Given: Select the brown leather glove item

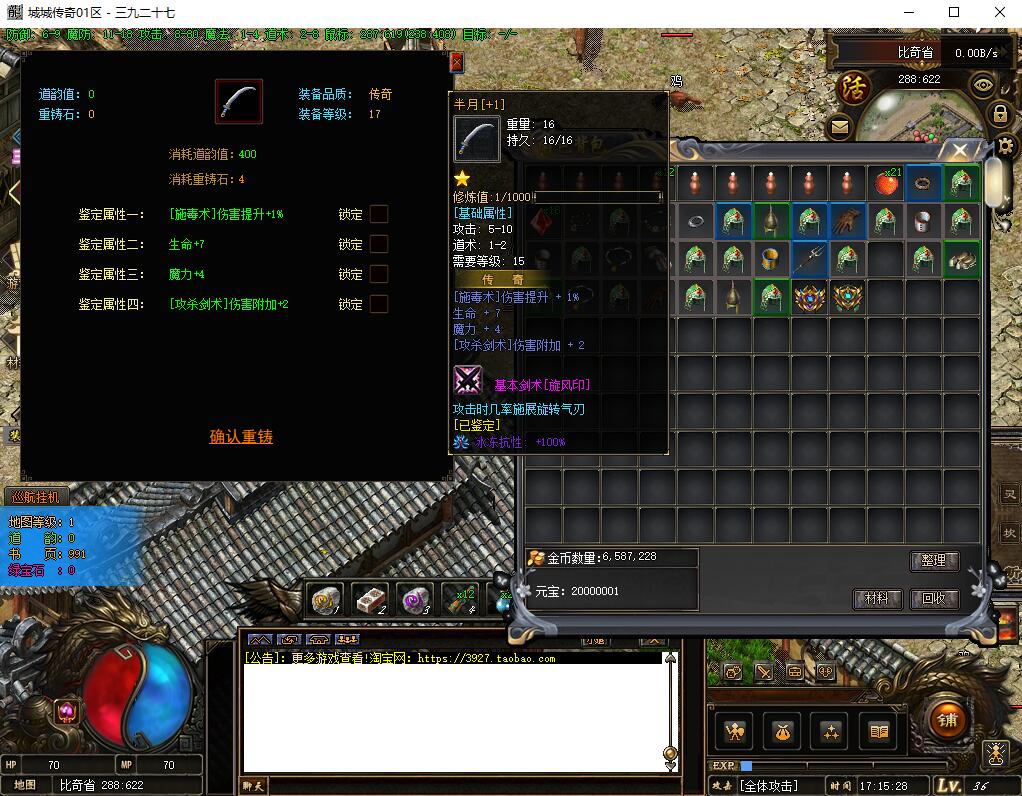Looking at the screenshot, I should (847, 221).
